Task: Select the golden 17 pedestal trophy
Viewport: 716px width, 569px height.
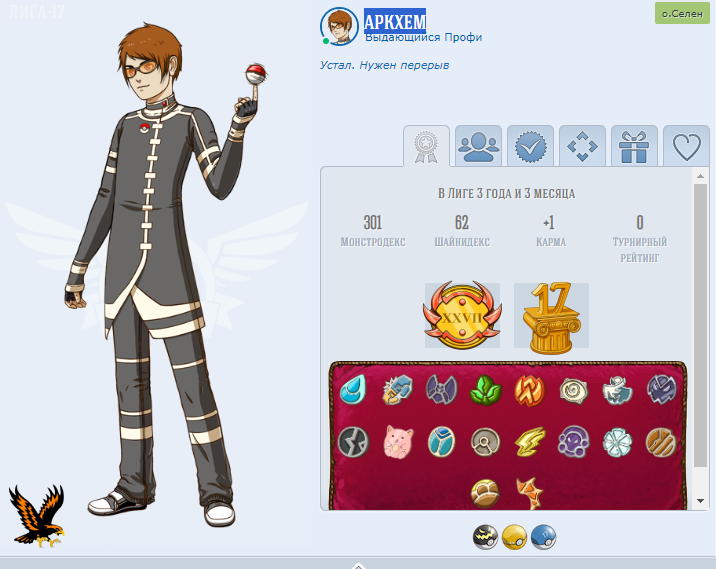Action: 551,316
